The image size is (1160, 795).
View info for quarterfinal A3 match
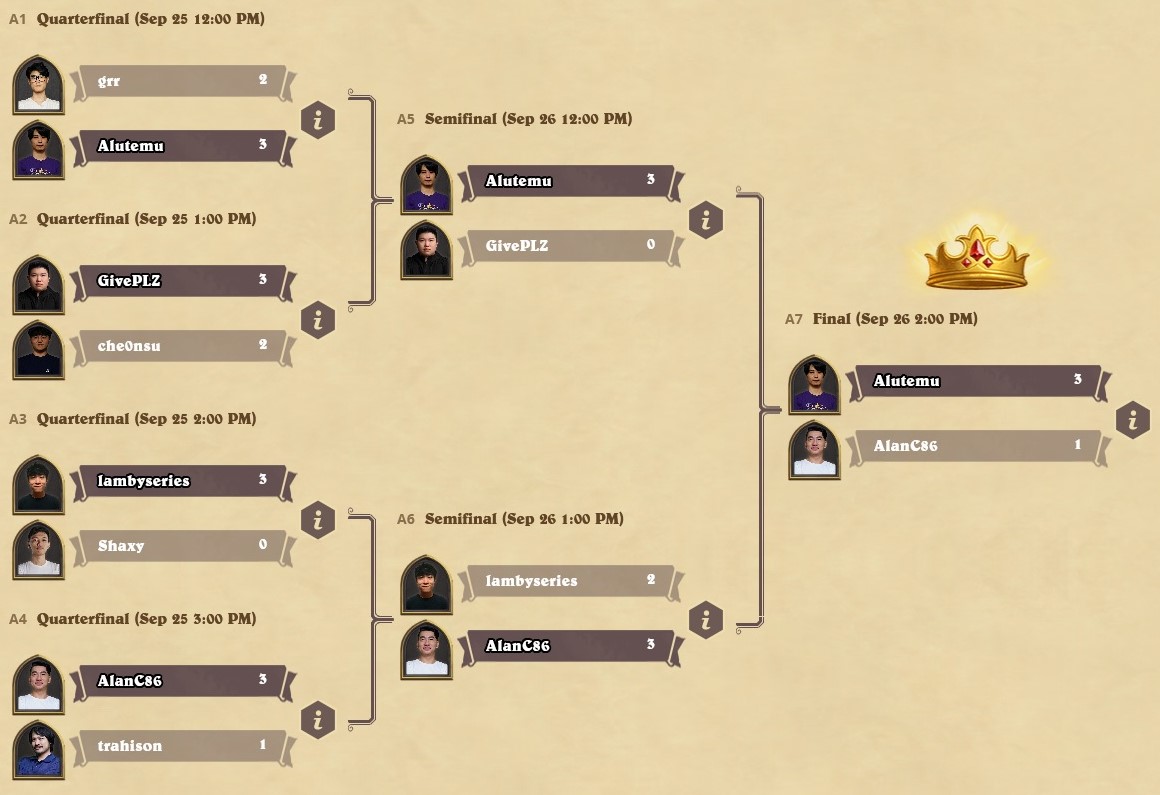[318, 520]
